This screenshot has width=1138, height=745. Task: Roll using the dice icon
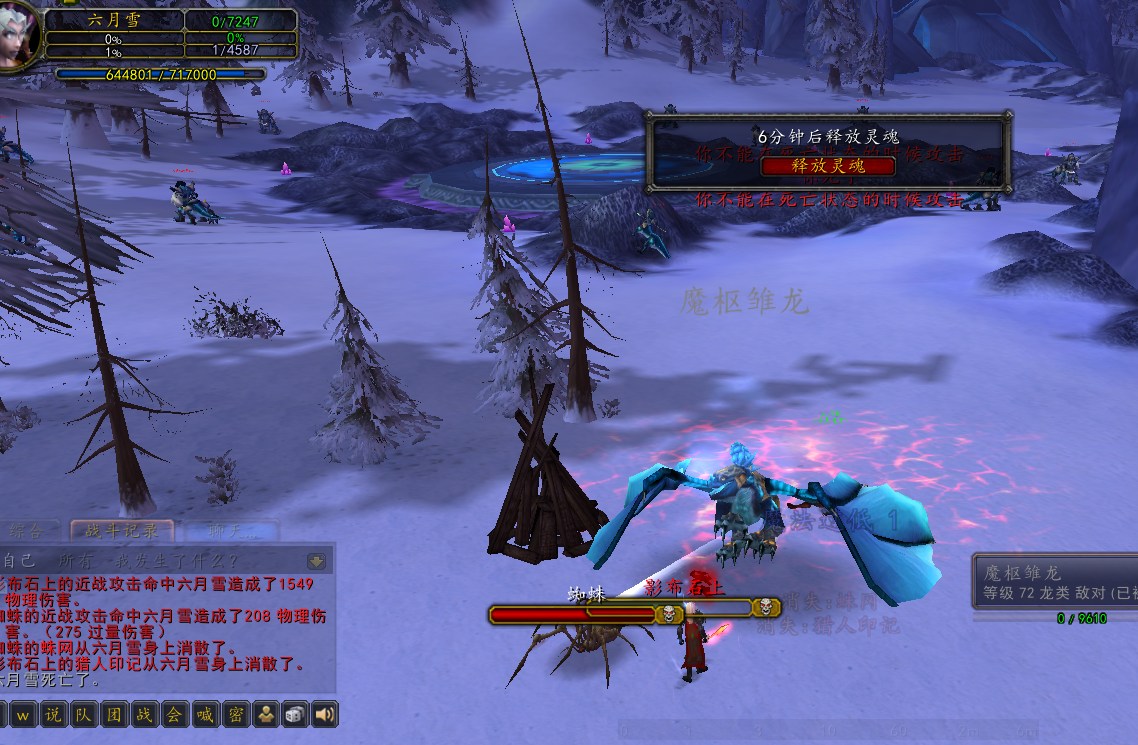[295, 714]
